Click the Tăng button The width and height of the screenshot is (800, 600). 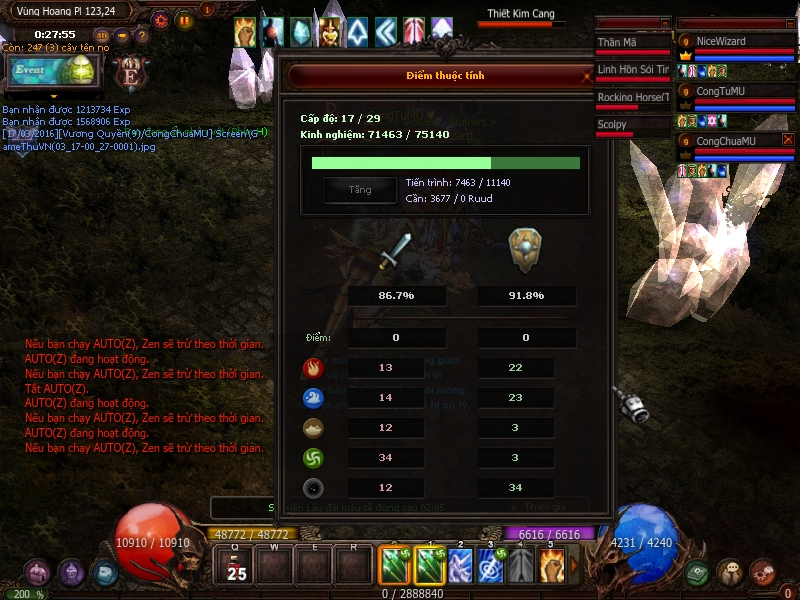(359, 190)
